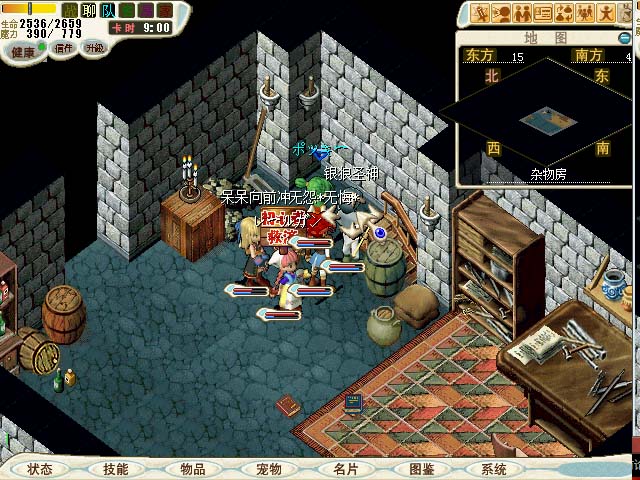Image resolution: width=640 pixels, height=480 pixels.
Task: Toggle the 战 battle mode button
Action: pos(70,9)
